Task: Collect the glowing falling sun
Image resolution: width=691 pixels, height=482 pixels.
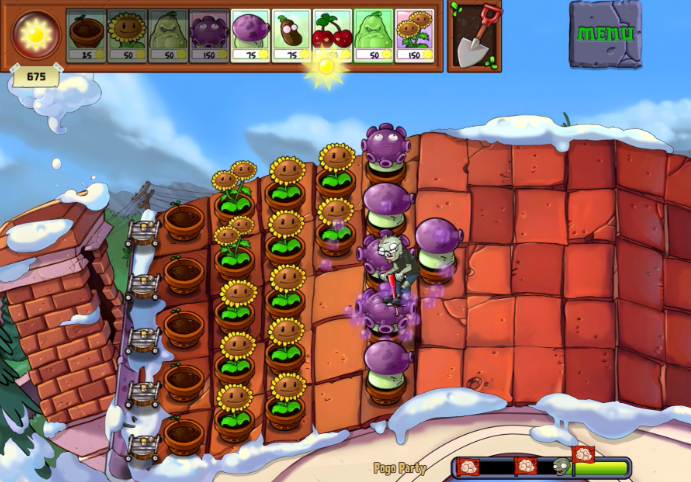Action: pos(325,66)
